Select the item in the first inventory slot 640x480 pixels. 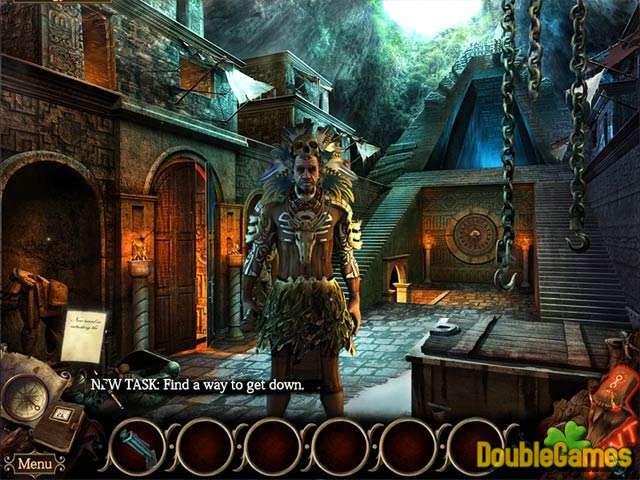click(136, 447)
